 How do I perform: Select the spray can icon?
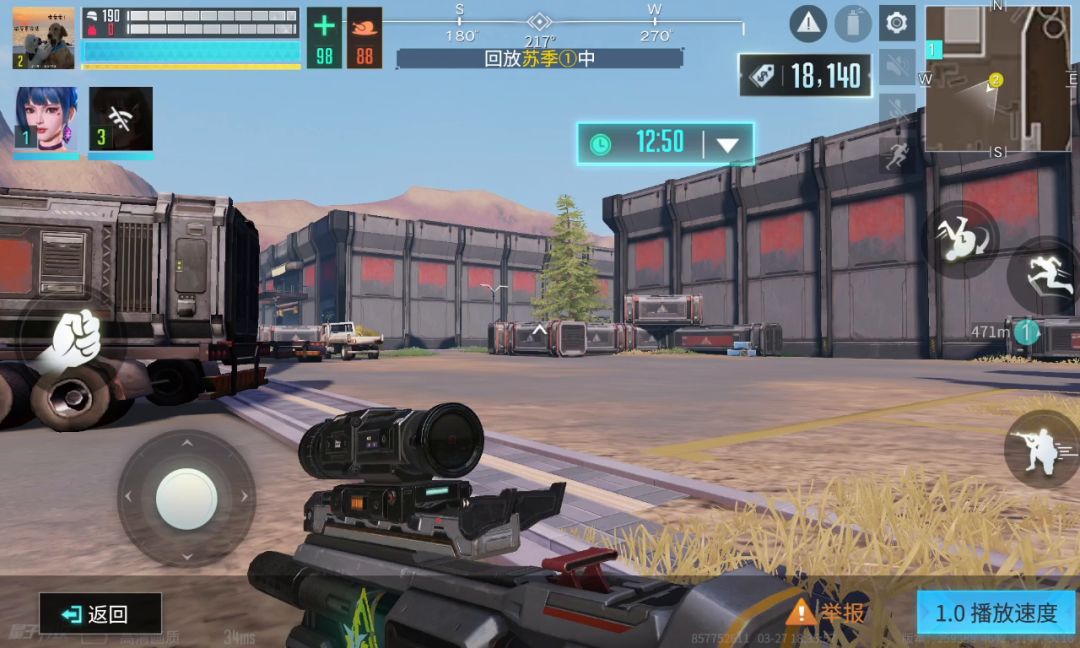853,23
